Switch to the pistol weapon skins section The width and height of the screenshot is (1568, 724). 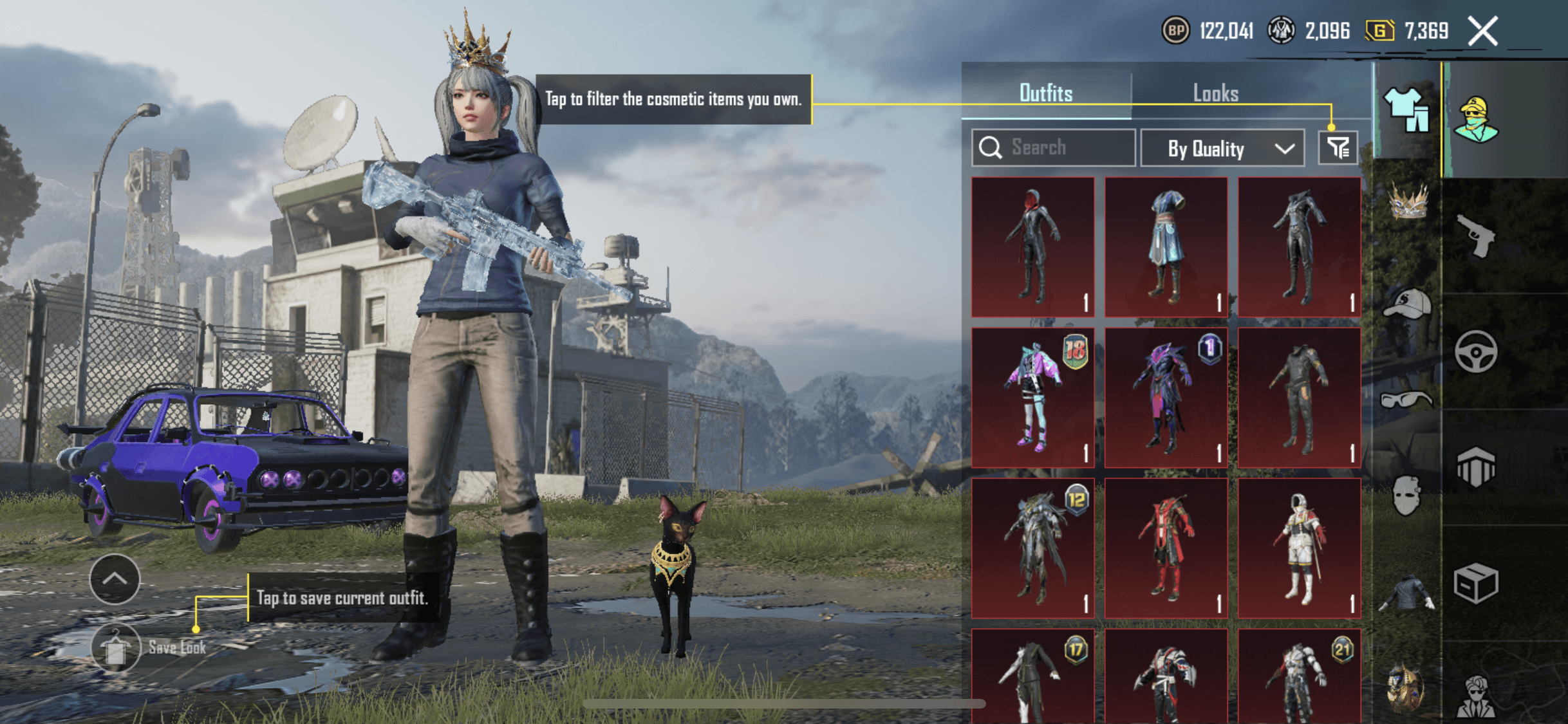click(1475, 236)
